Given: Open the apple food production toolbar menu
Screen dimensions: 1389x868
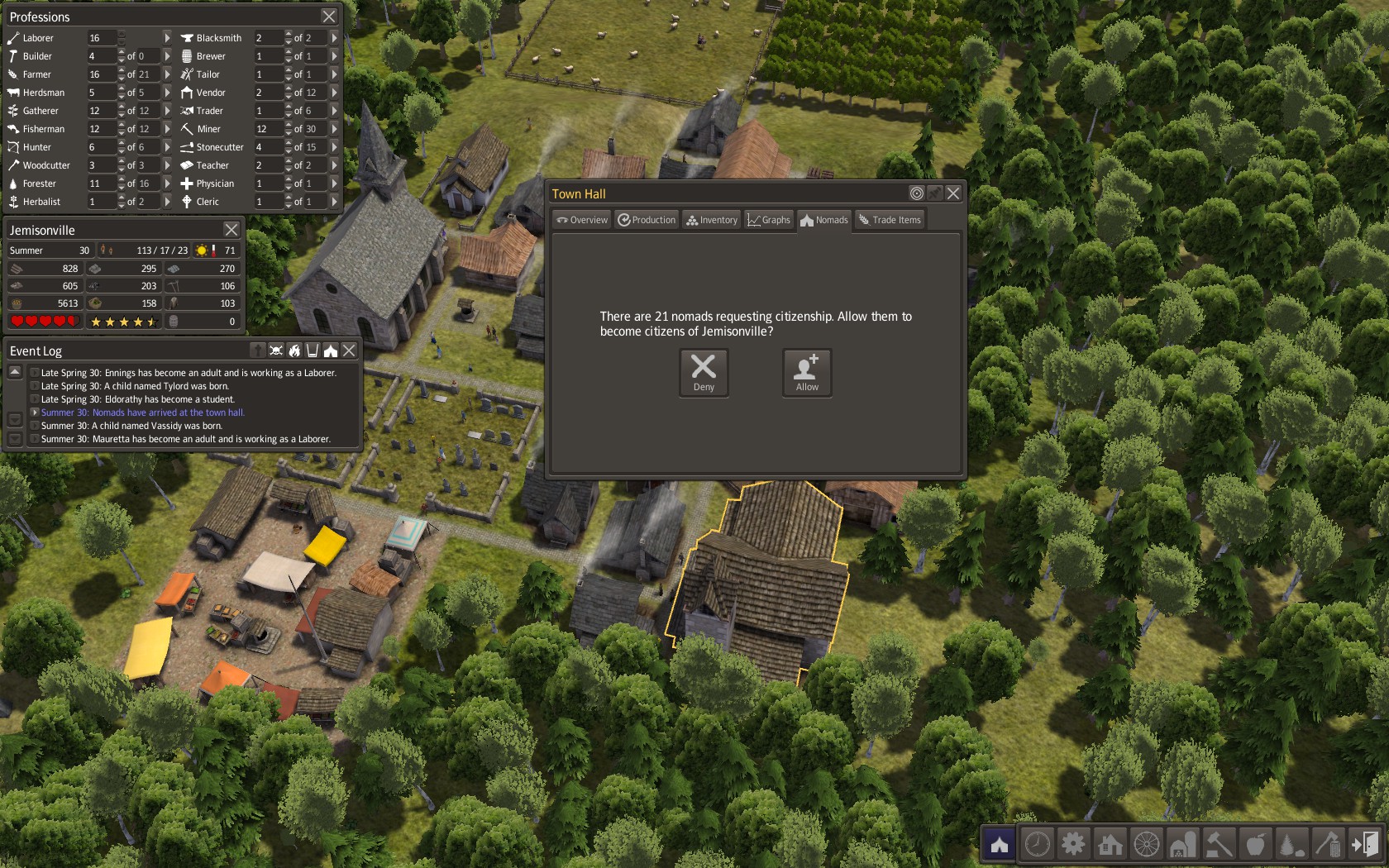Looking at the screenshot, I should pos(1255,844).
